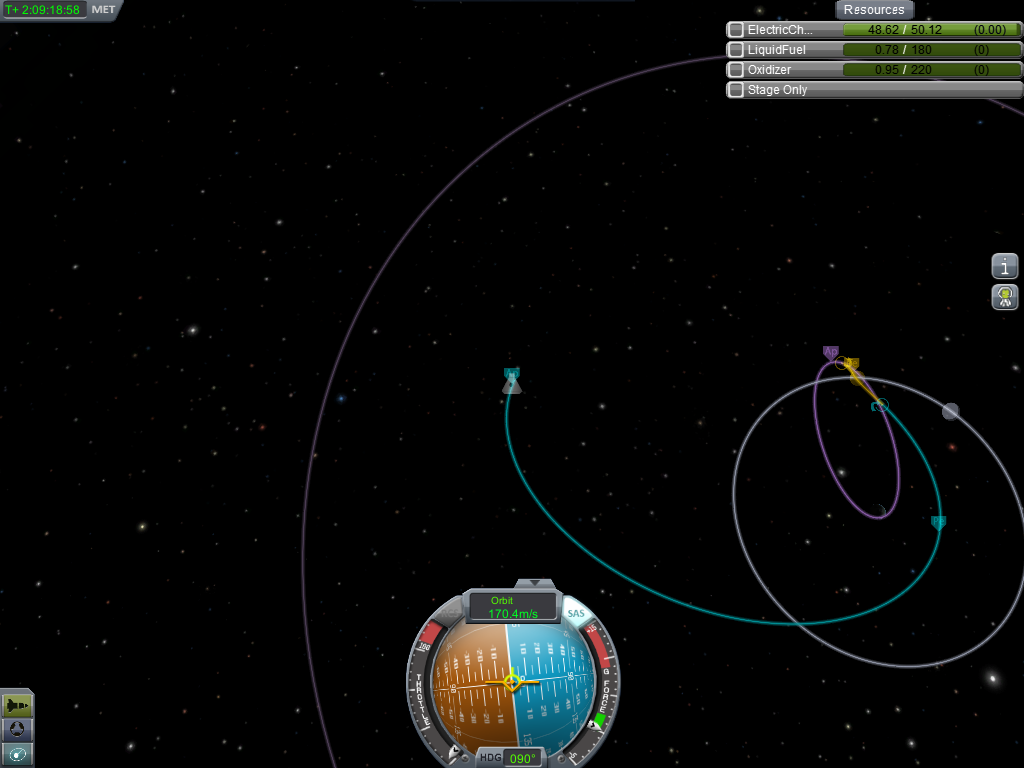This screenshot has width=1024, height=768.
Task: Collapse the navball using its top arrow
Action: (535, 583)
